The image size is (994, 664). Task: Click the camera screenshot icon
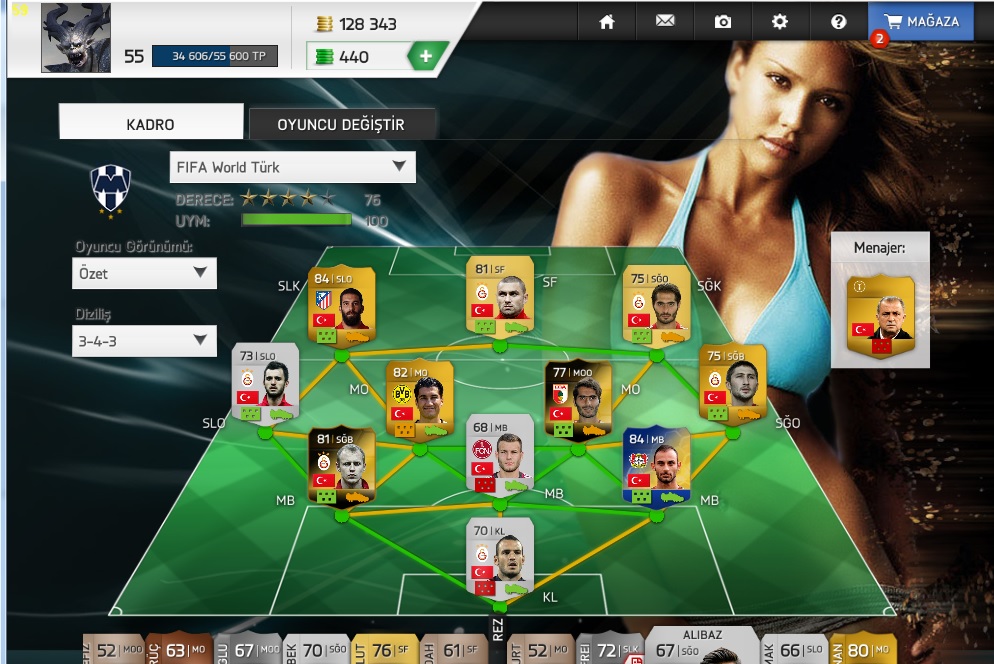coord(723,21)
